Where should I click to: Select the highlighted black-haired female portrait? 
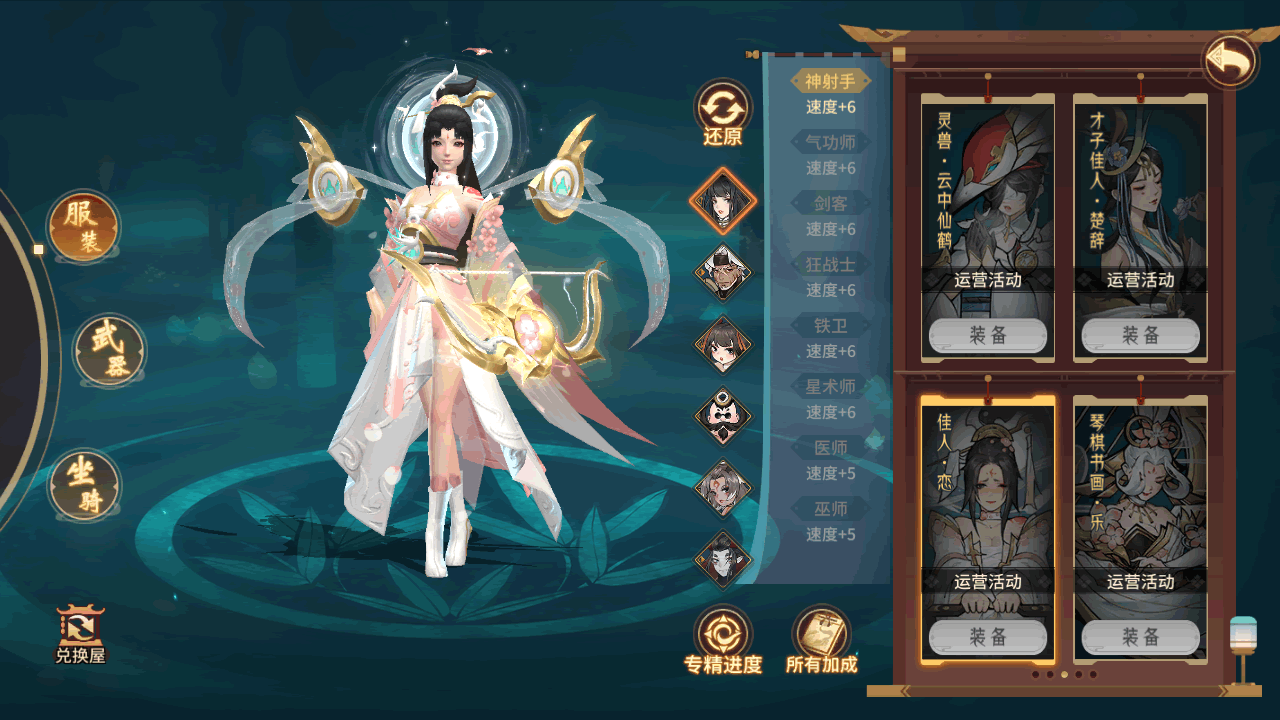tap(722, 200)
